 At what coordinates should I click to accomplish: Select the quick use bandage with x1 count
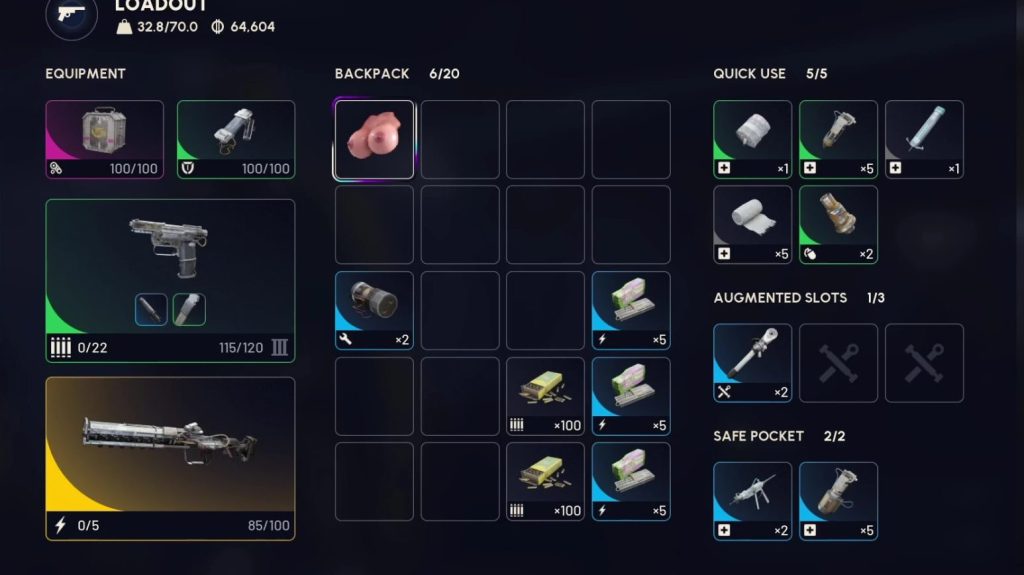(752, 139)
